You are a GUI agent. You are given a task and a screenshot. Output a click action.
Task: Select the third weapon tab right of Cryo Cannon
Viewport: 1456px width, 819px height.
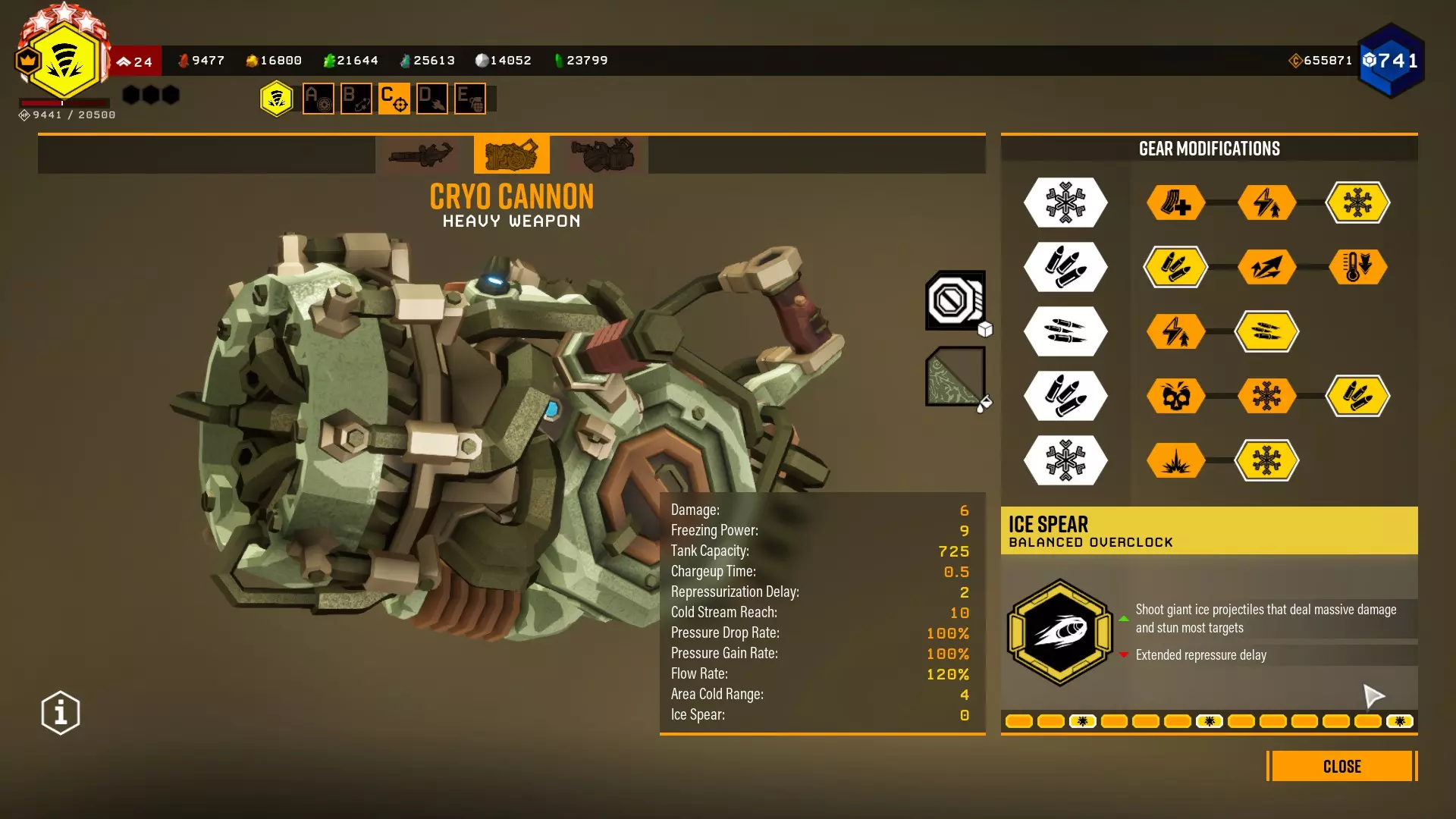pyautogui.click(x=603, y=155)
